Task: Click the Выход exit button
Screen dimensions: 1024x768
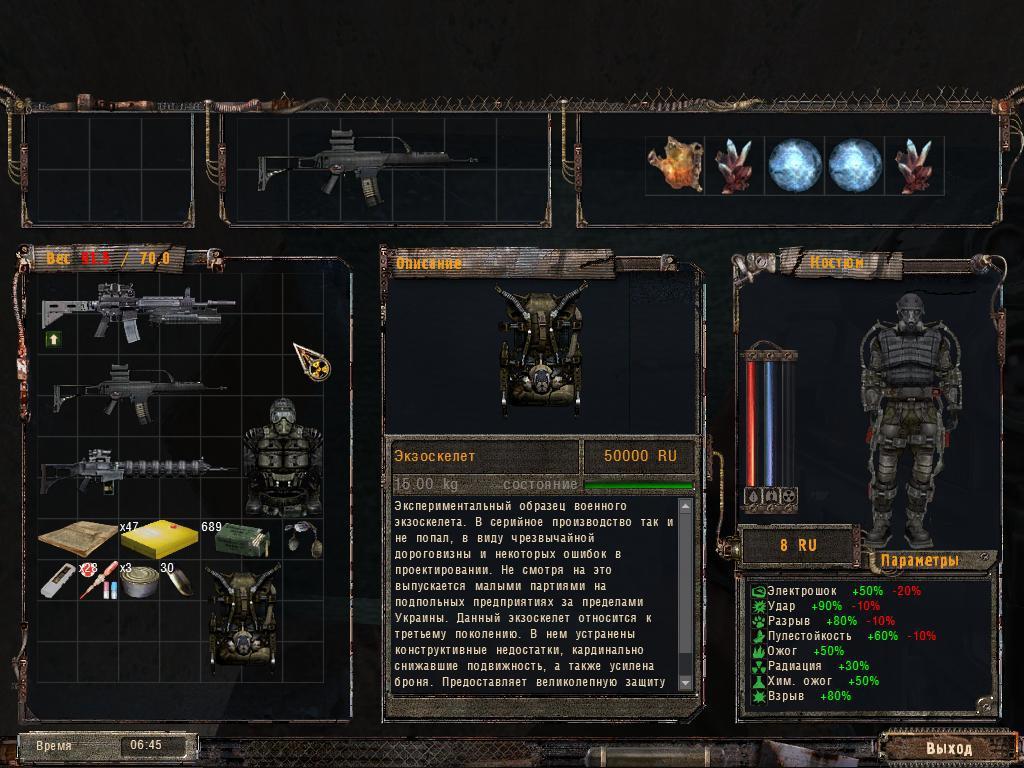Action: tap(947, 747)
